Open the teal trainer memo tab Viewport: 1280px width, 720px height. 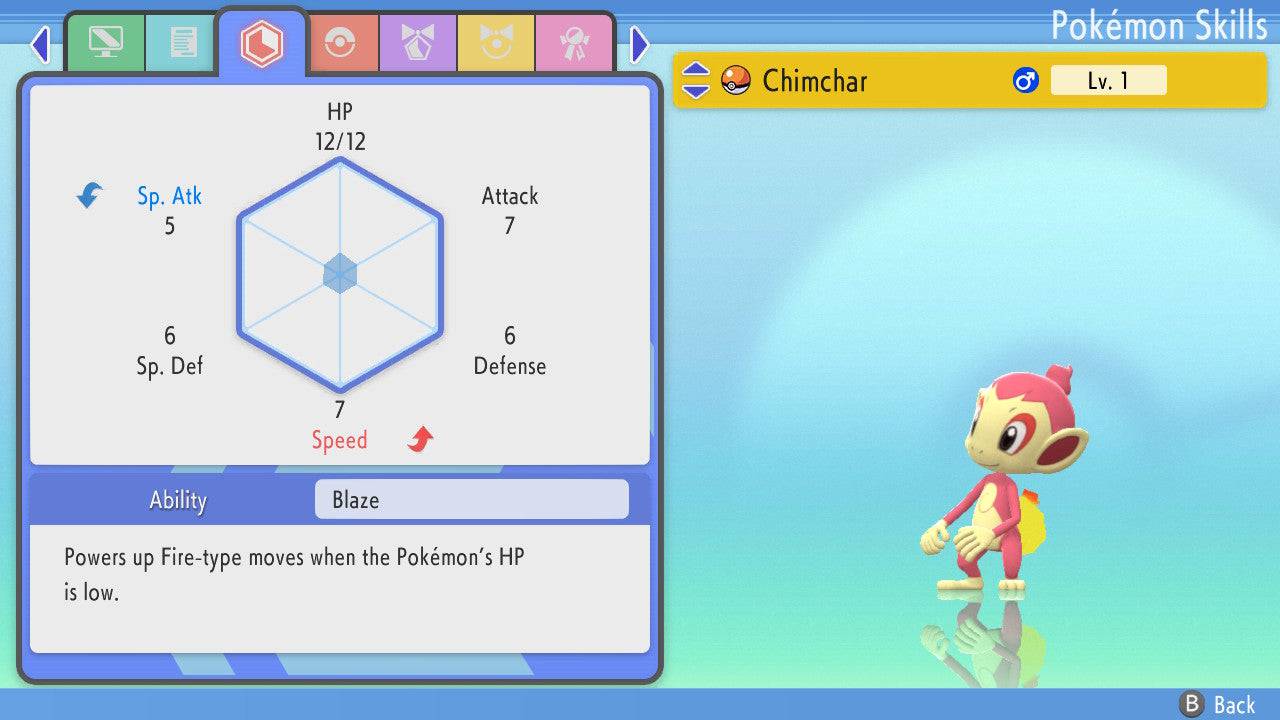click(183, 43)
